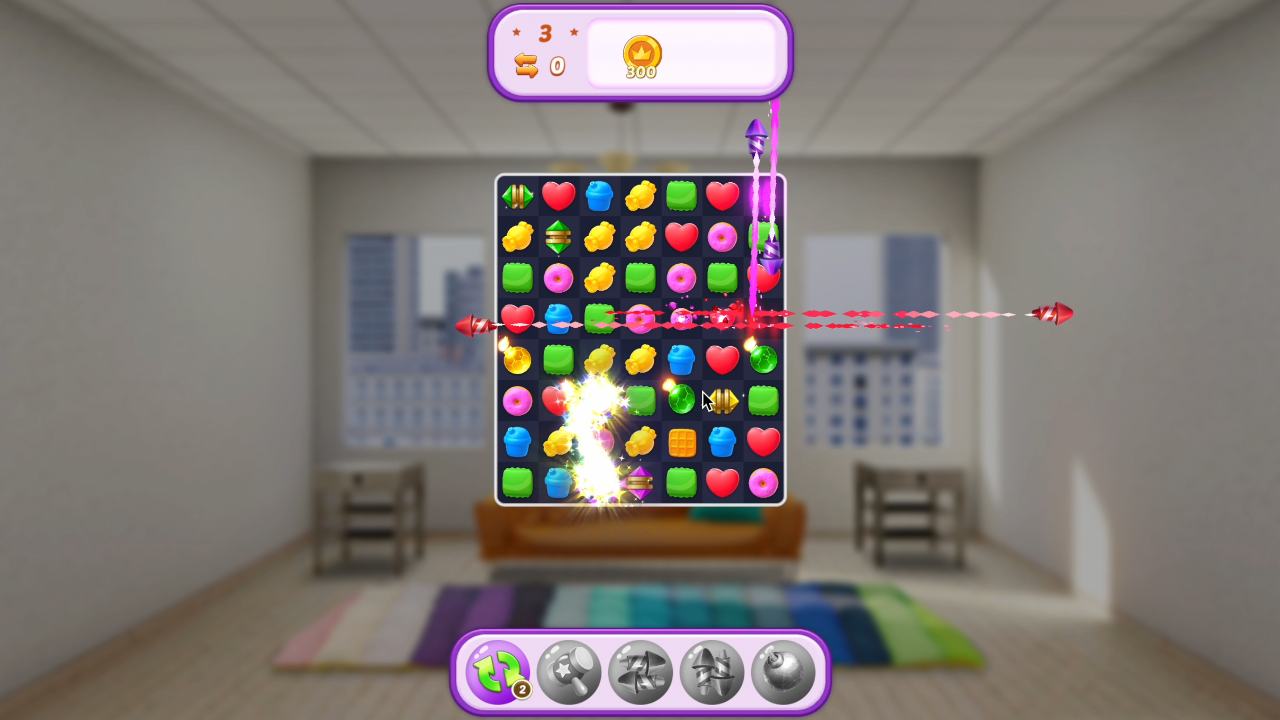This screenshot has width=1280, height=720.
Task: Use the hammer booster
Action: pos(569,672)
